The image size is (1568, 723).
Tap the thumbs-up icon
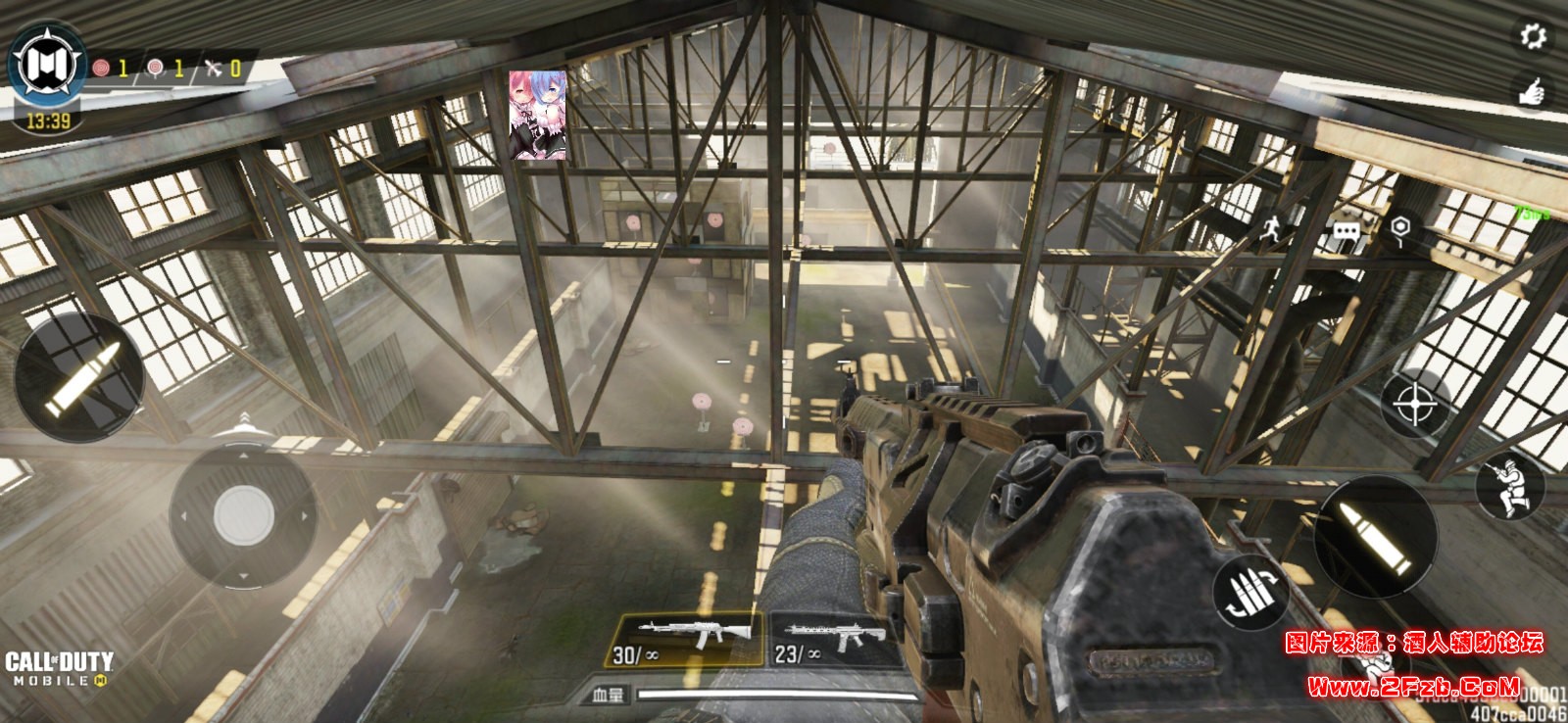(x=1532, y=91)
